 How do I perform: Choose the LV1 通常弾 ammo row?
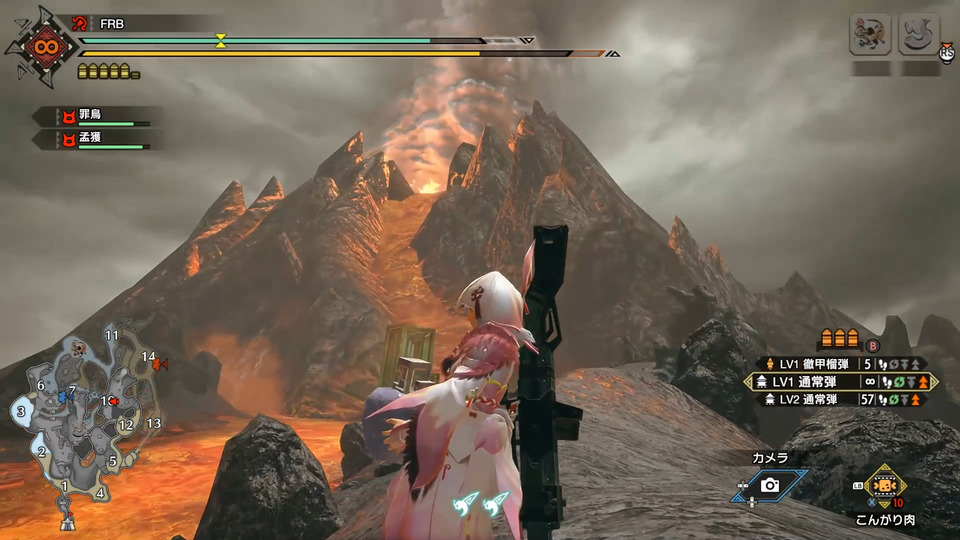coord(839,382)
